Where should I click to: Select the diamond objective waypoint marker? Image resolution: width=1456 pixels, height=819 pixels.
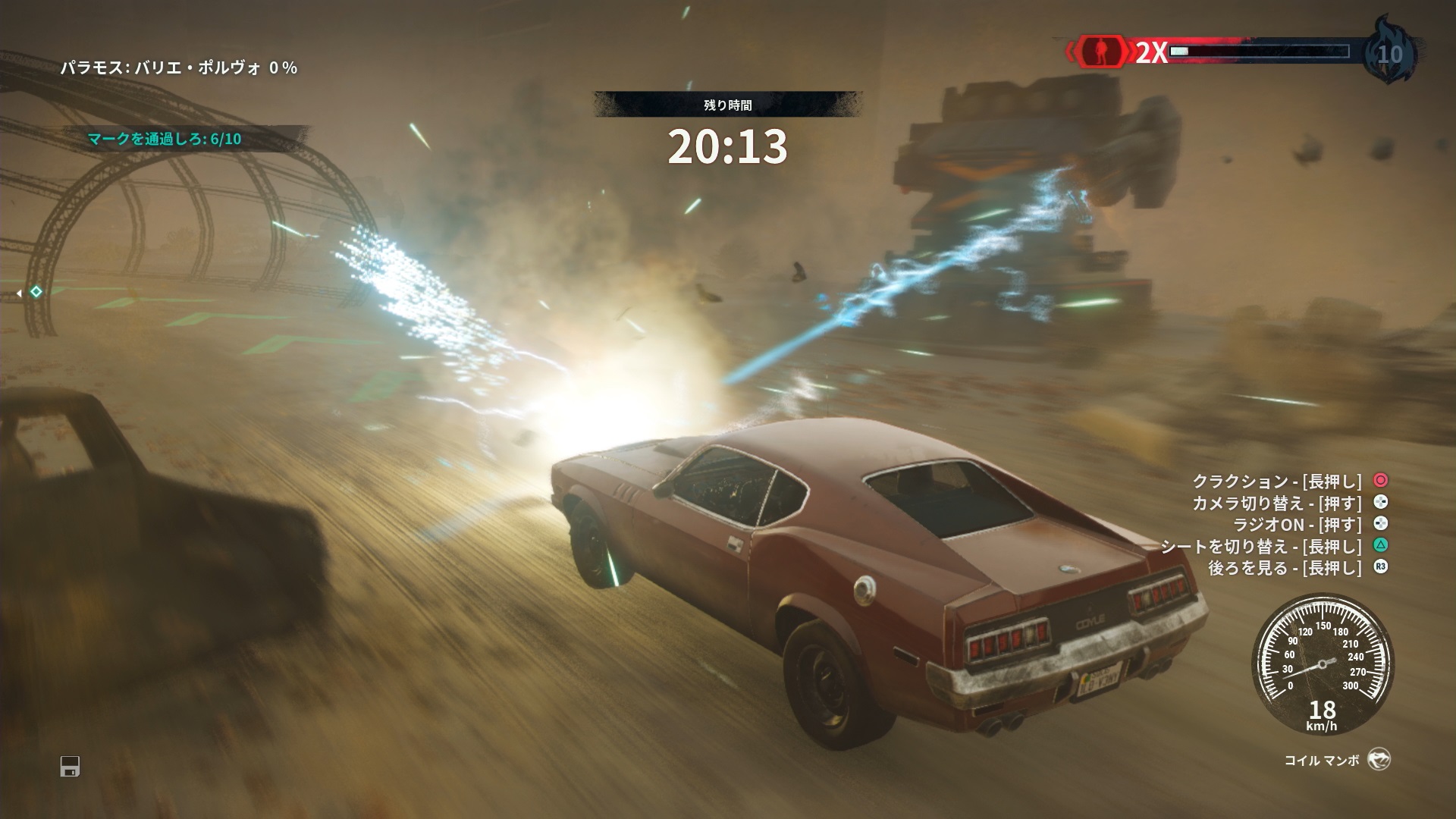pos(35,292)
